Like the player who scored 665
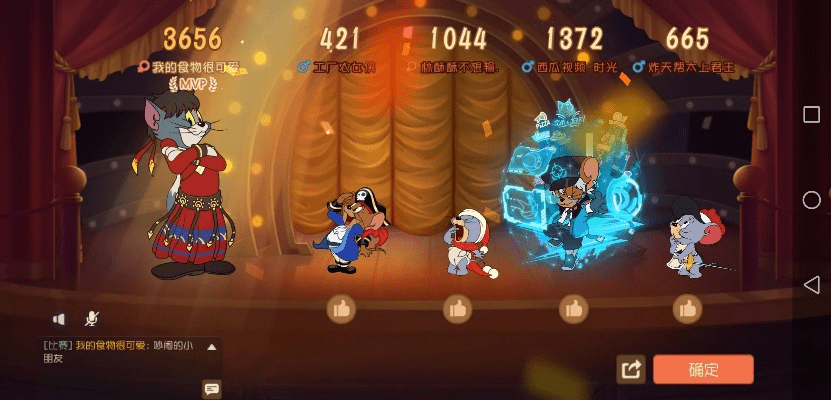This screenshot has width=831, height=400. coord(687,309)
